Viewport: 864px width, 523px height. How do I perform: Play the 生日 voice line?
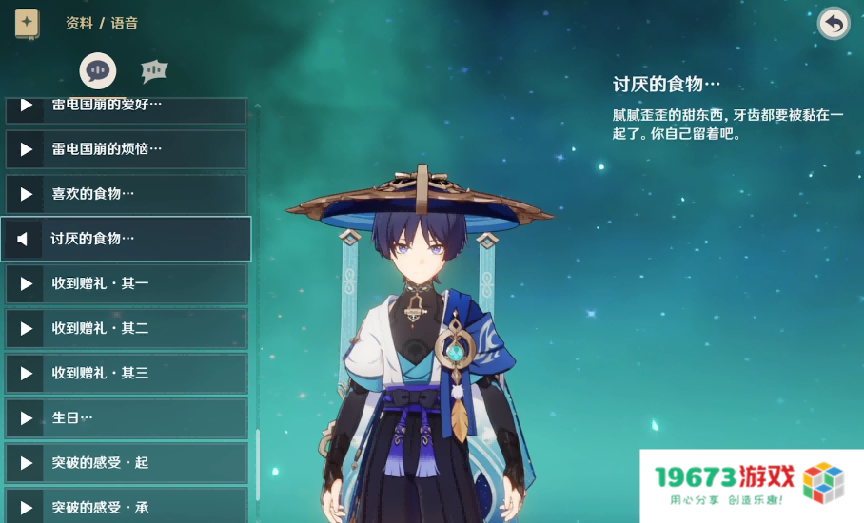pyautogui.click(x=26, y=418)
